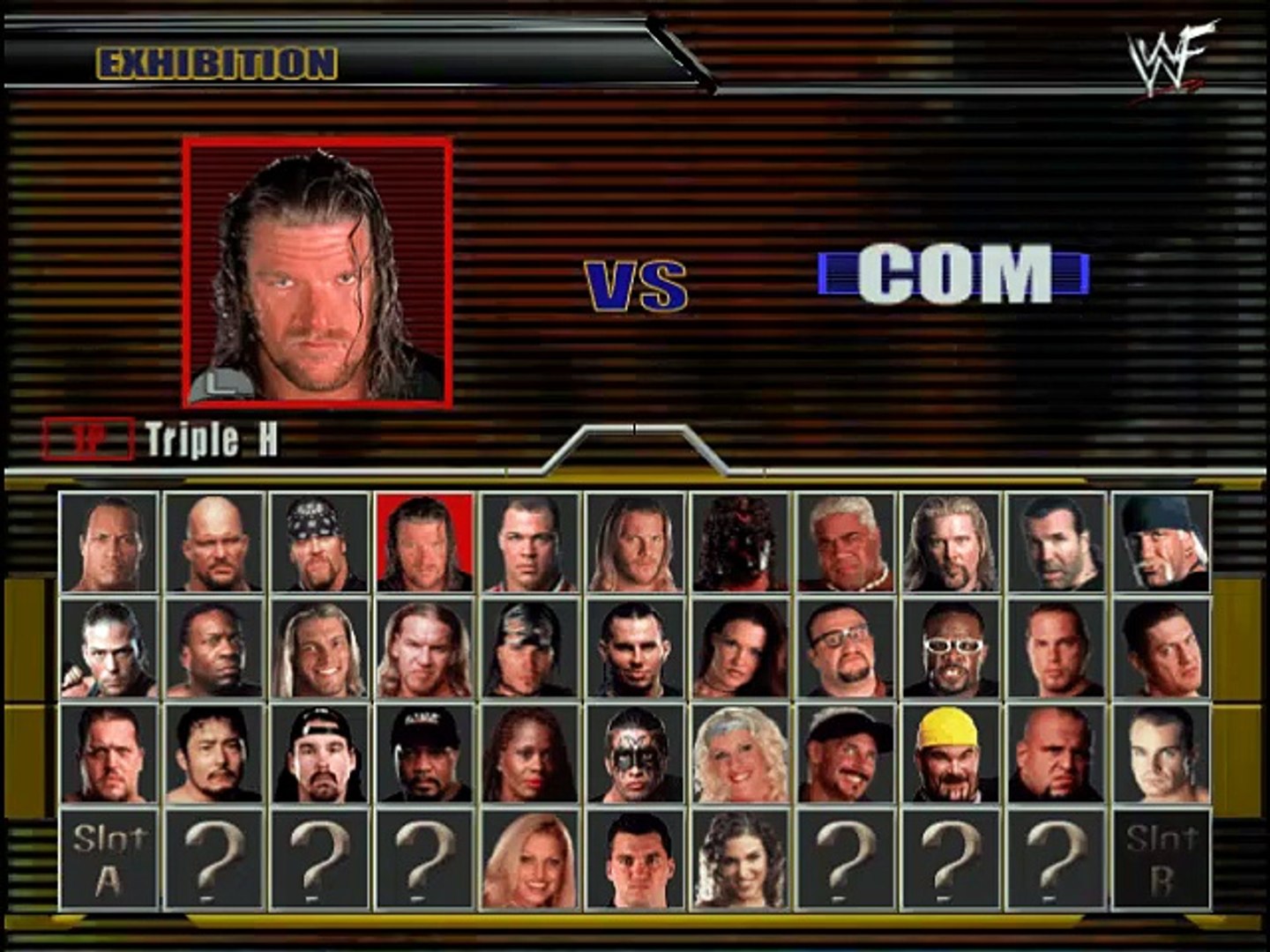Select Trish Stratus in the bottom row

(529, 859)
